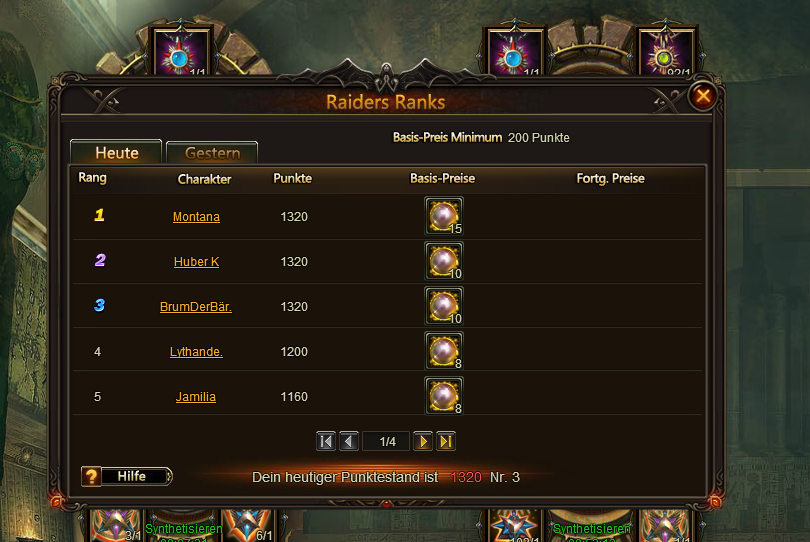Image resolution: width=810 pixels, height=542 pixels.
Task: Inspect BrumDerBär.'s reward orb
Action: pos(443,306)
